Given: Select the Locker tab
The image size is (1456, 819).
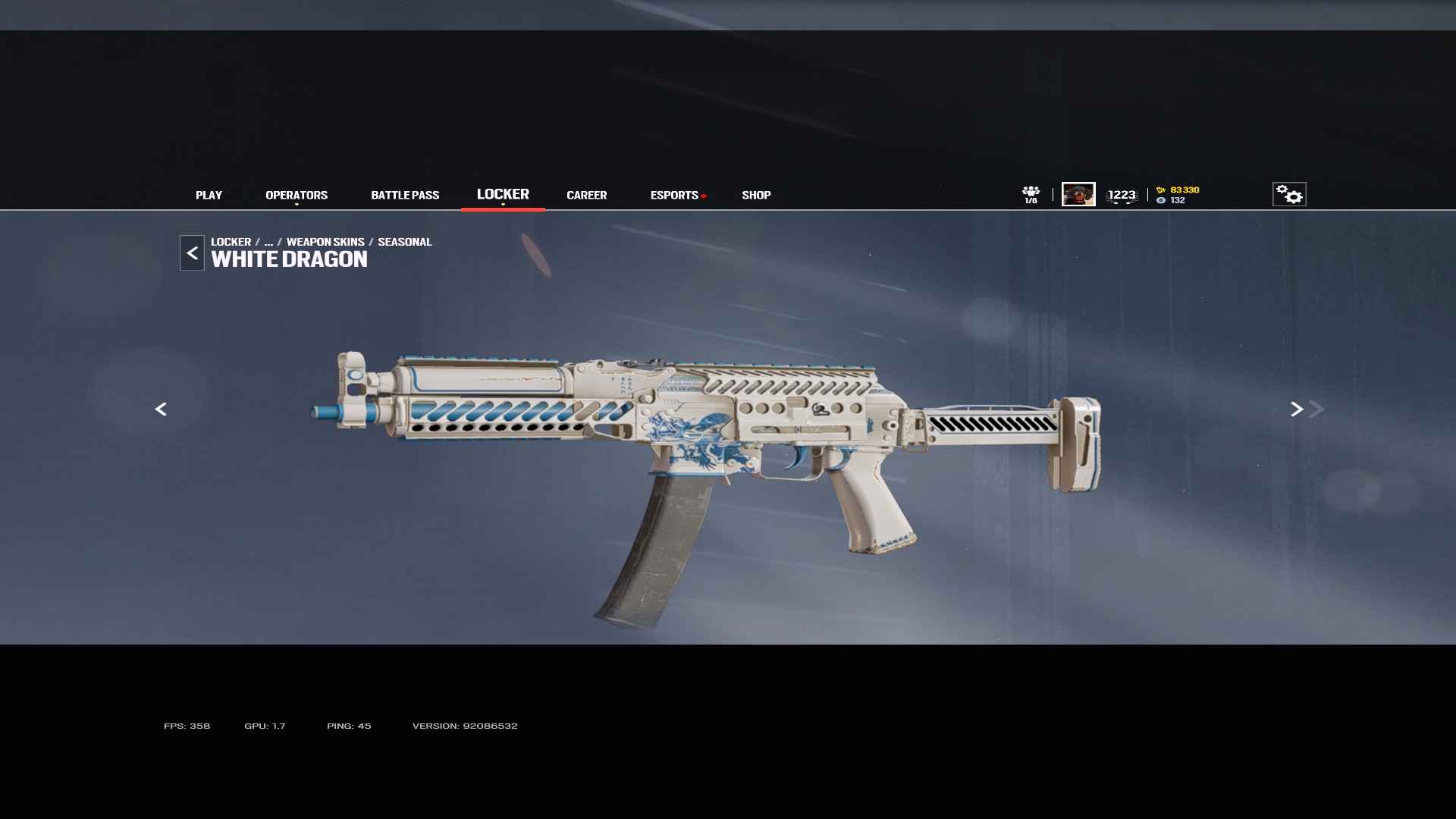Looking at the screenshot, I should 503,194.
